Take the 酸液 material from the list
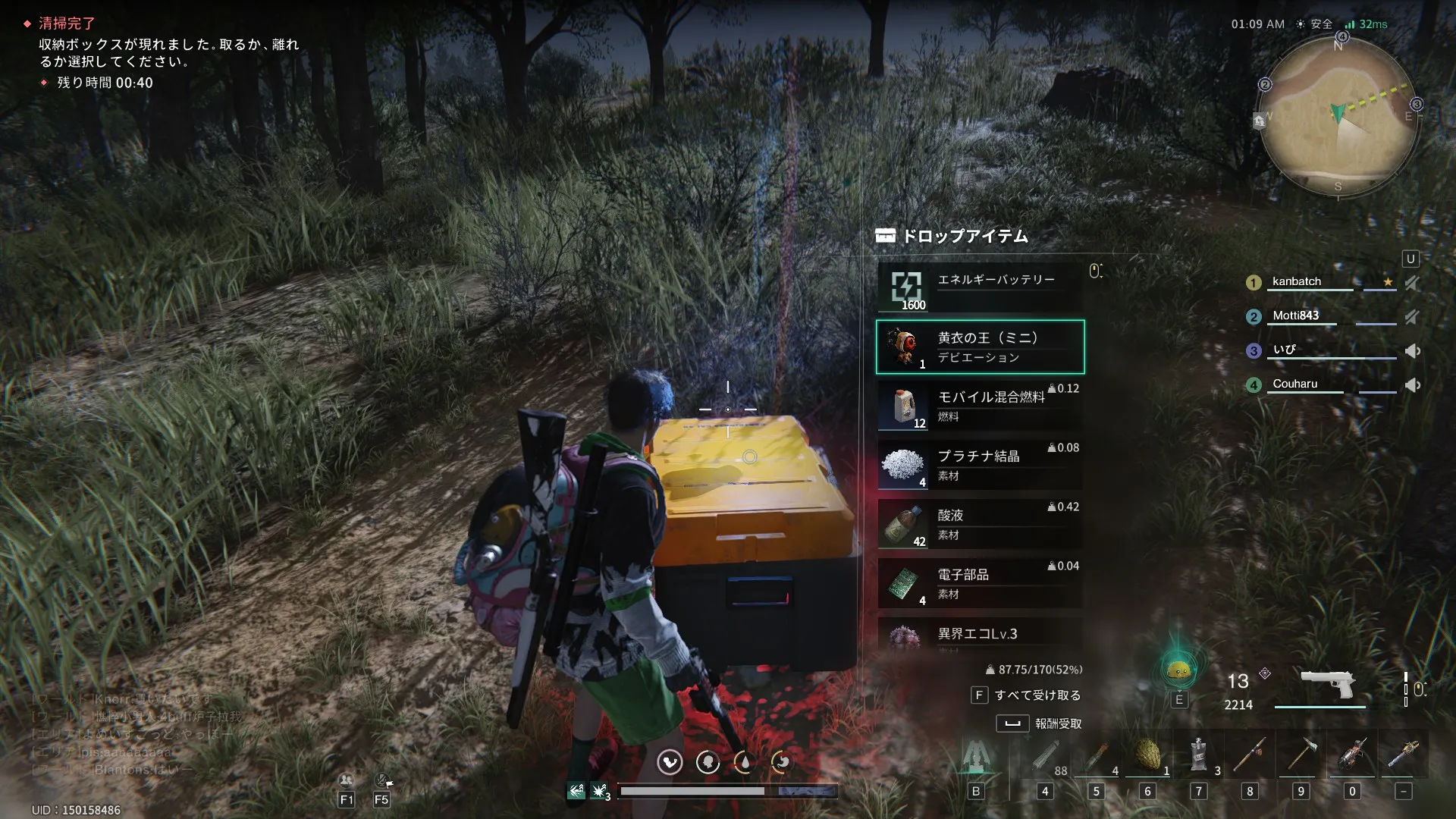 pyautogui.click(x=980, y=525)
